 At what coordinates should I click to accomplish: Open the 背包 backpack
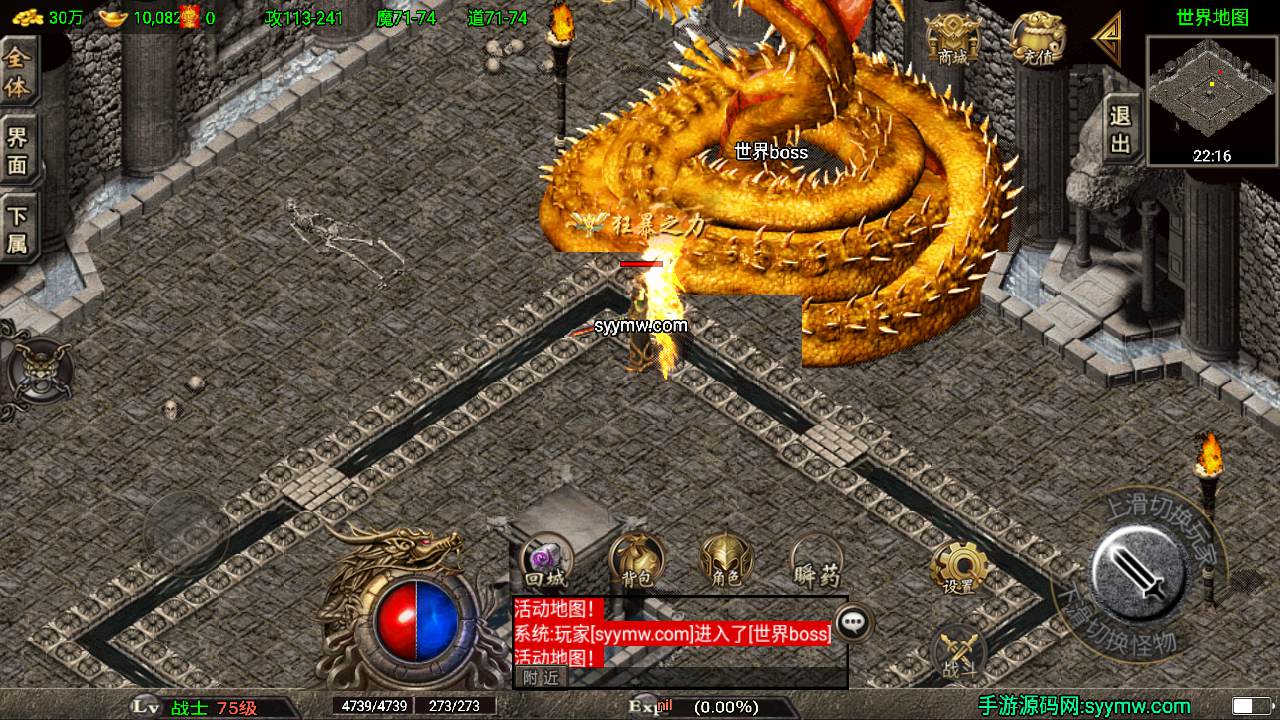coord(635,562)
